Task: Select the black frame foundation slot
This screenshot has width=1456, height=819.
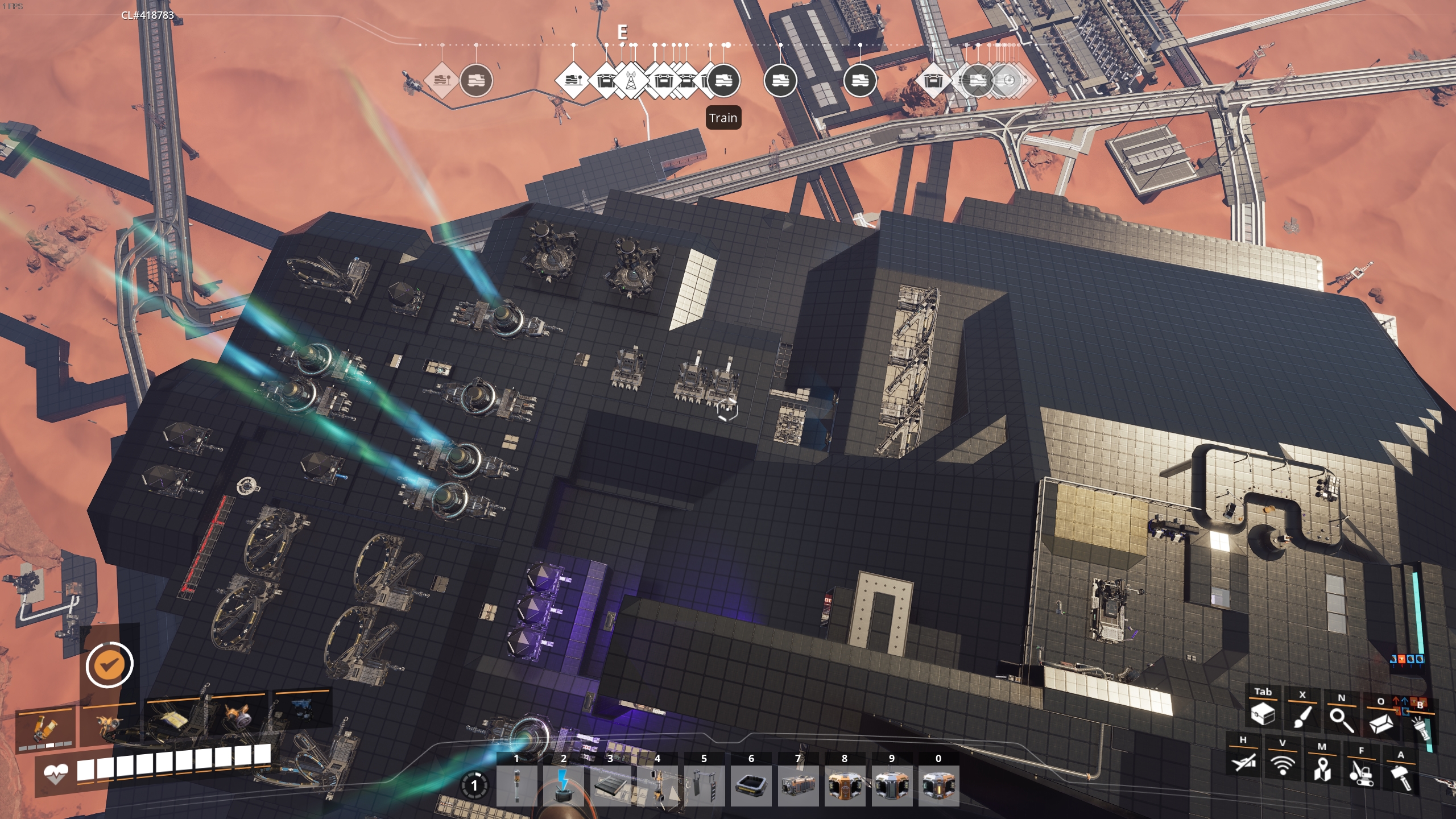Action: tap(751, 785)
